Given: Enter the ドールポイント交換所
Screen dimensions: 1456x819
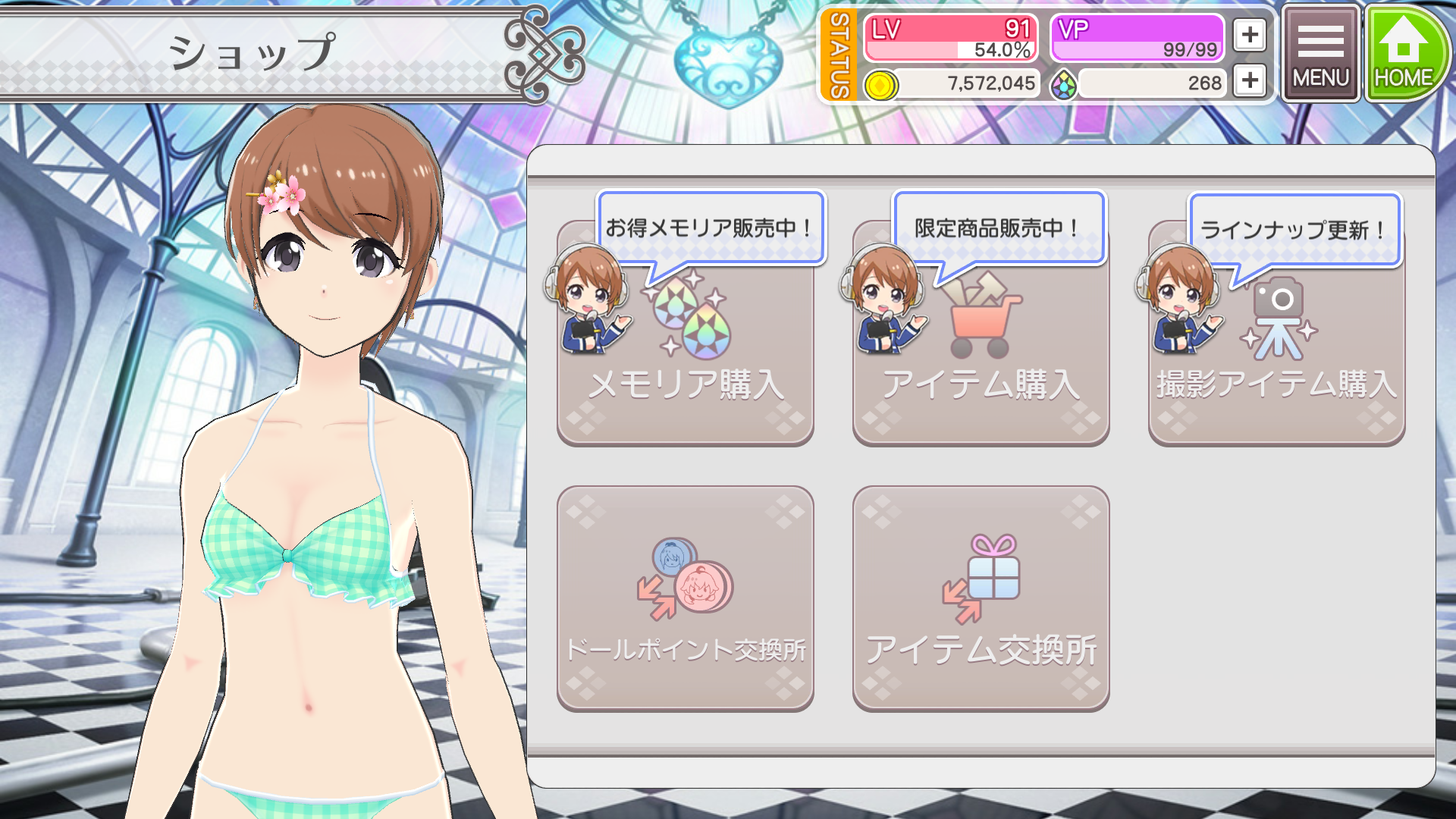Looking at the screenshot, I should (685, 599).
